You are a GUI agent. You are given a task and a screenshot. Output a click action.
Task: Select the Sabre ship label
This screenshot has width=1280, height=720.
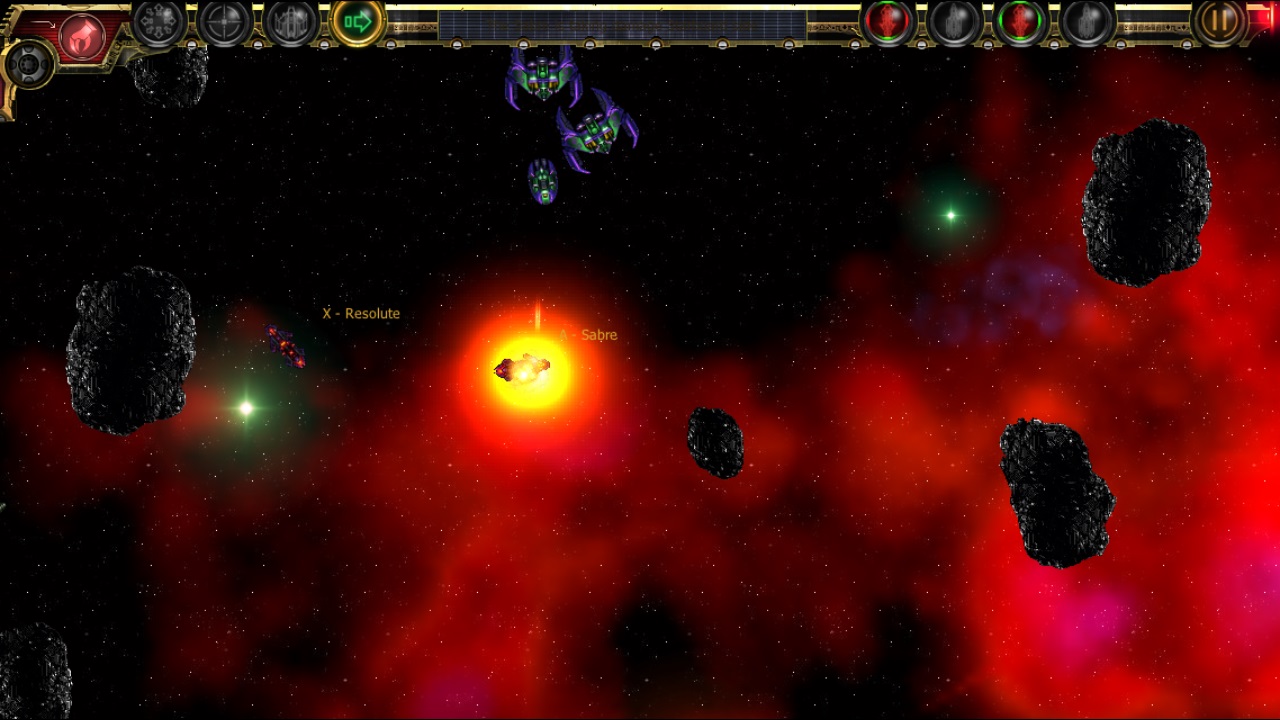click(x=590, y=335)
